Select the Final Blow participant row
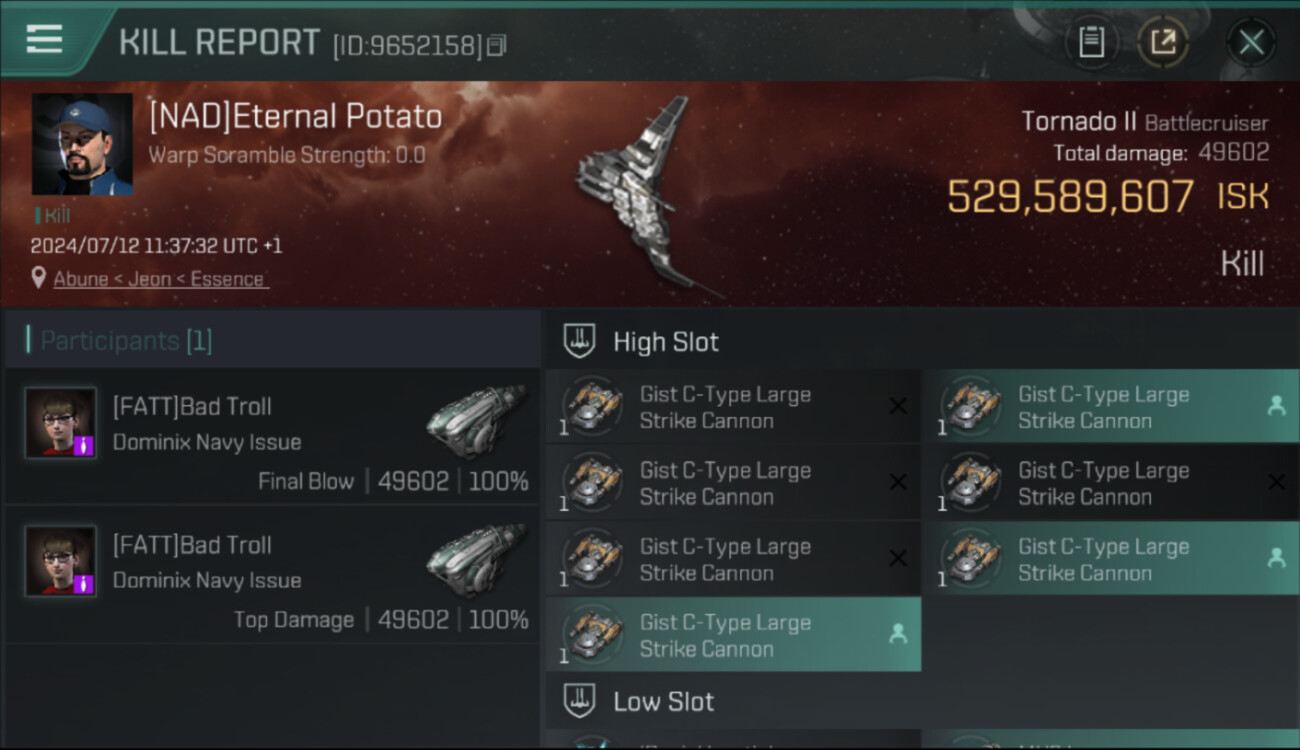The height and width of the screenshot is (750, 1300). click(272, 436)
